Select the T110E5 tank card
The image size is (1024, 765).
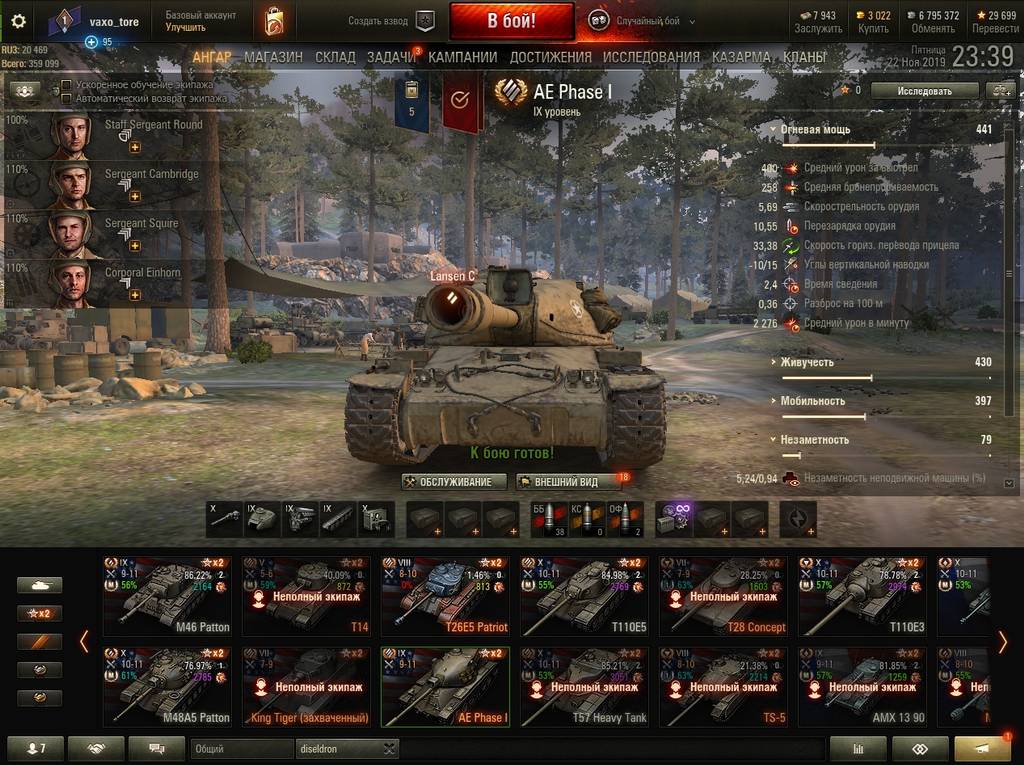tap(584, 596)
